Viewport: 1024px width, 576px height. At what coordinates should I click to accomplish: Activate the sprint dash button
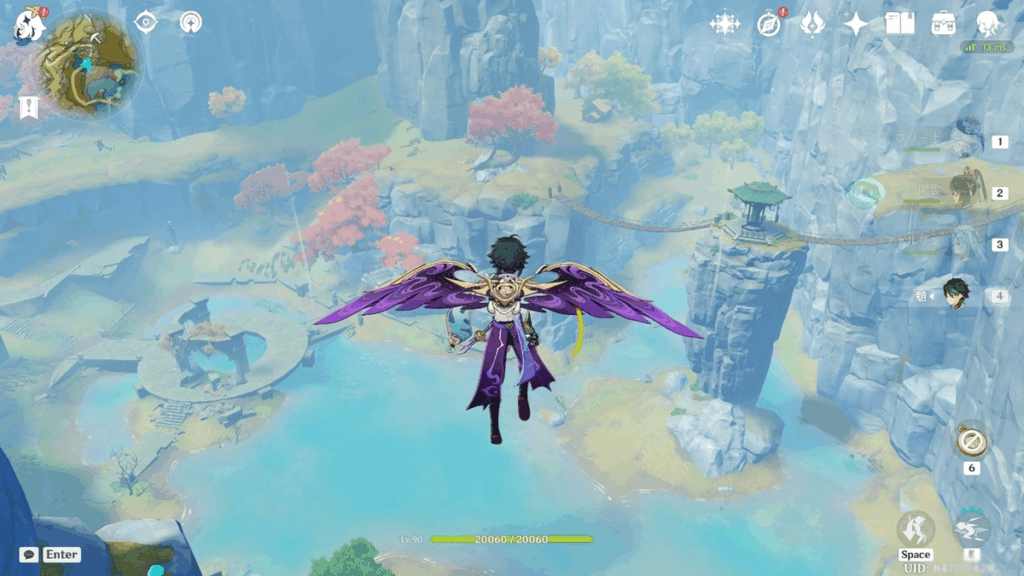pyautogui.click(x=971, y=529)
